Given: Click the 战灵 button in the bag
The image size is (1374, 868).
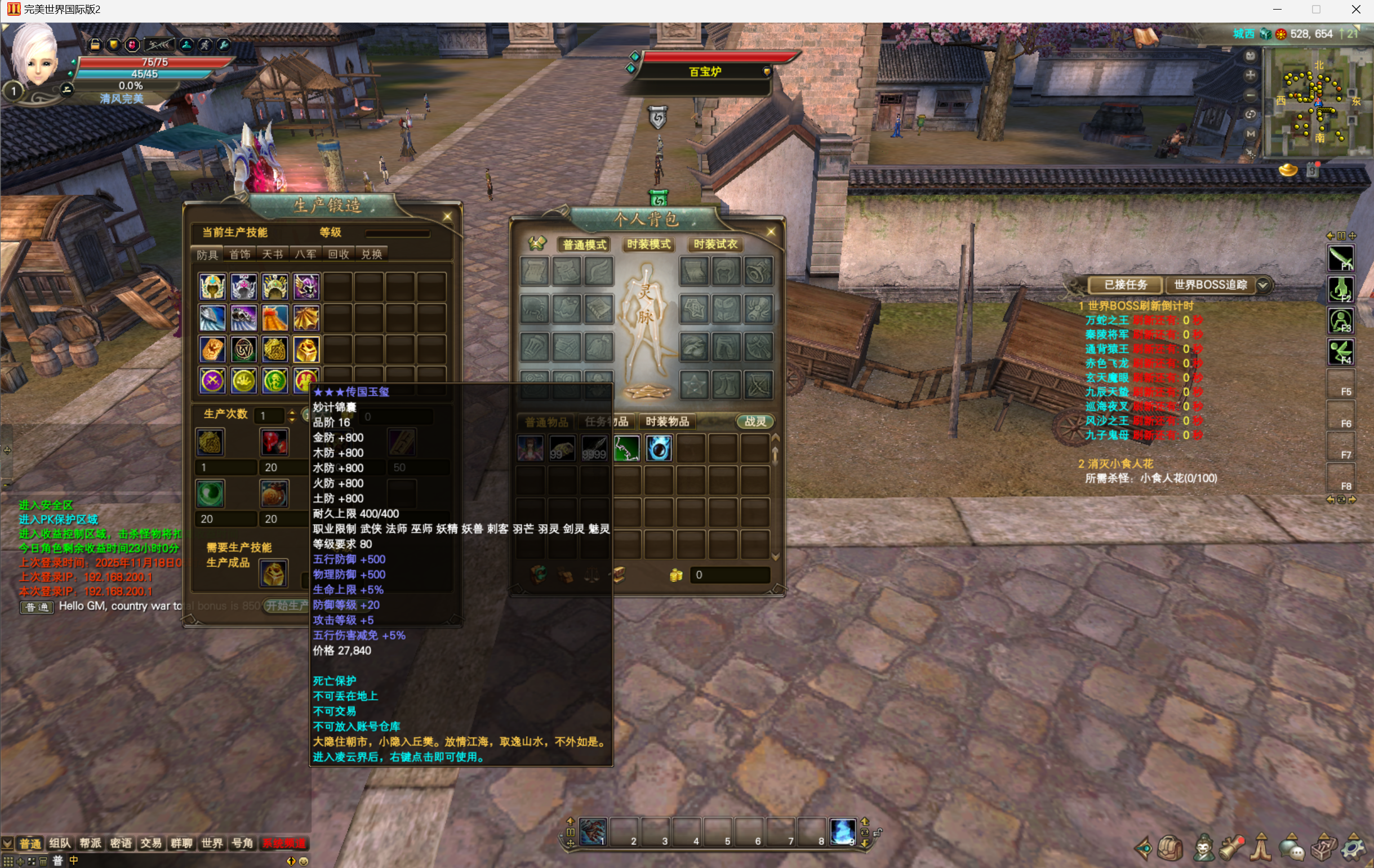Looking at the screenshot, I should (x=755, y=422).
